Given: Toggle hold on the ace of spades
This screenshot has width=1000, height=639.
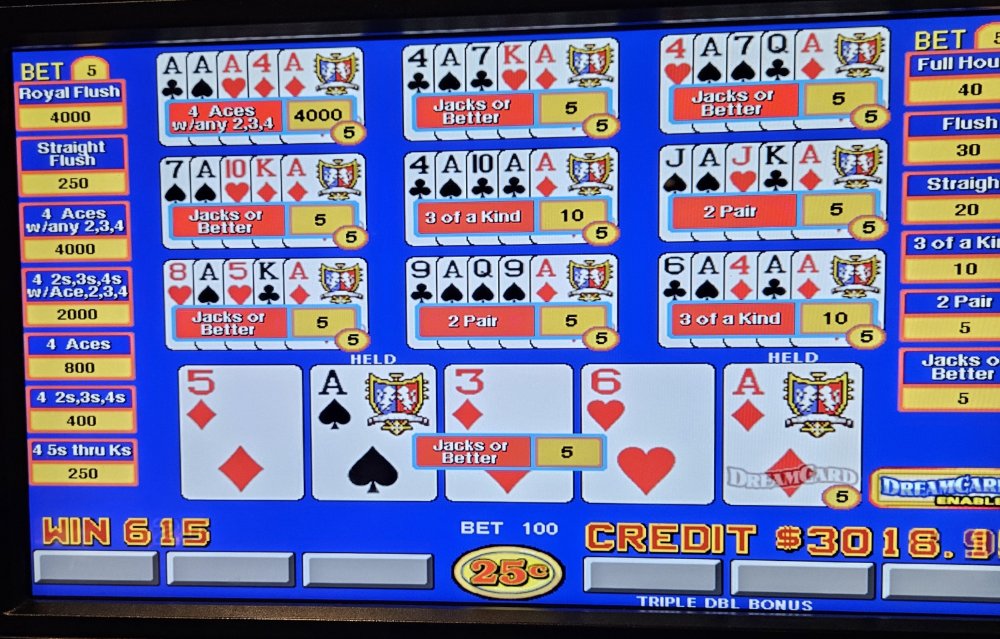Looking at the screenshot, I should (372, 432).
